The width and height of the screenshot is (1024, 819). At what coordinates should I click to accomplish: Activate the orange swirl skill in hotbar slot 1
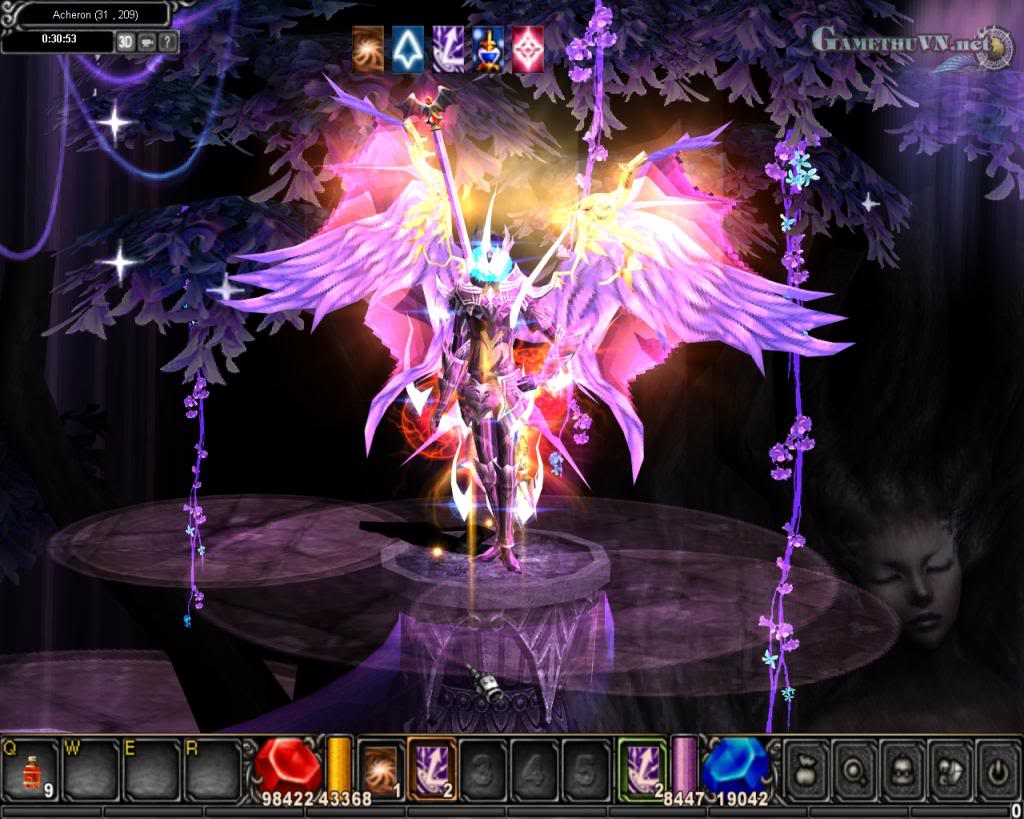click(x=379, y=770)
